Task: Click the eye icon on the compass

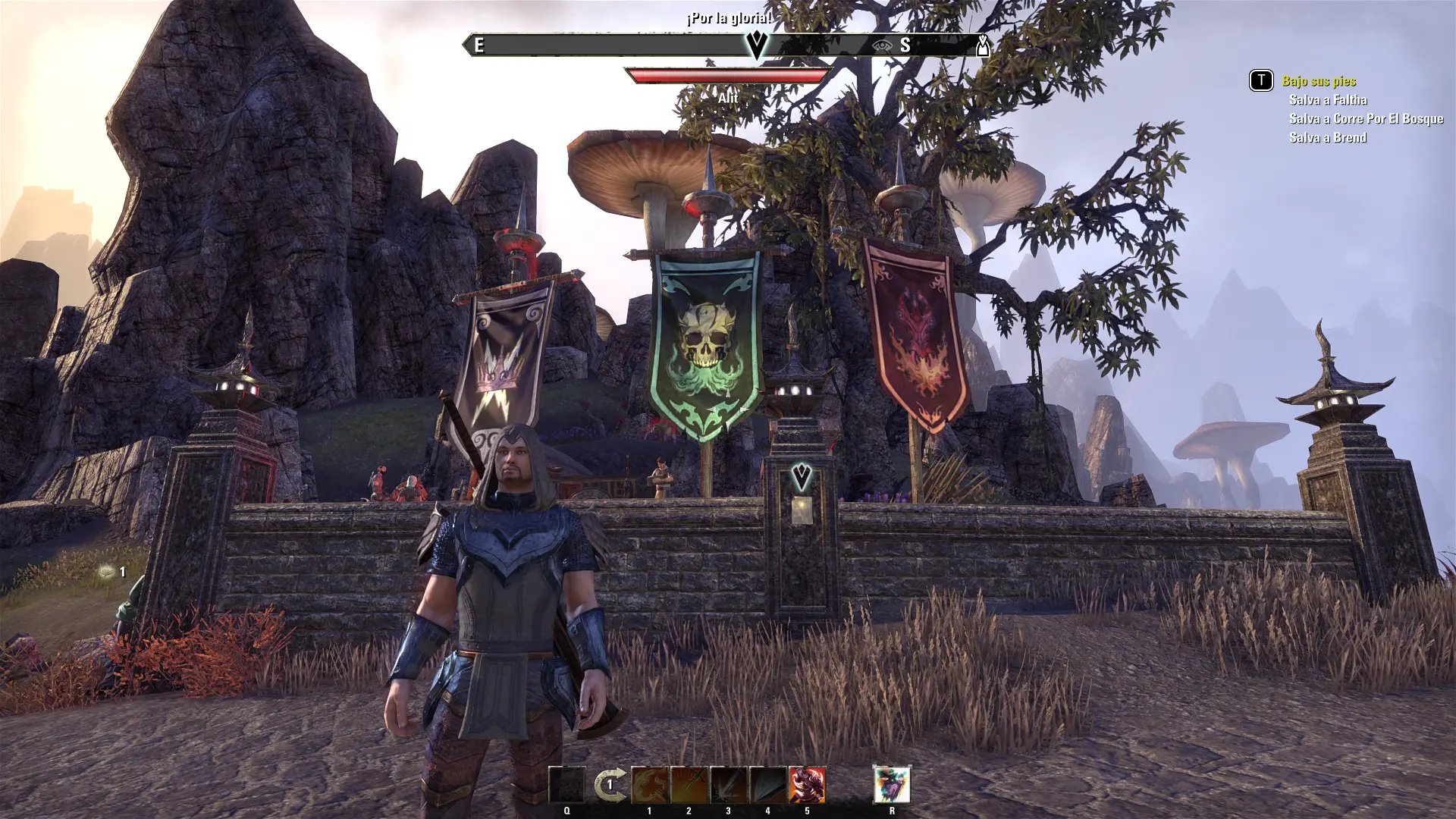Action: 880,45
